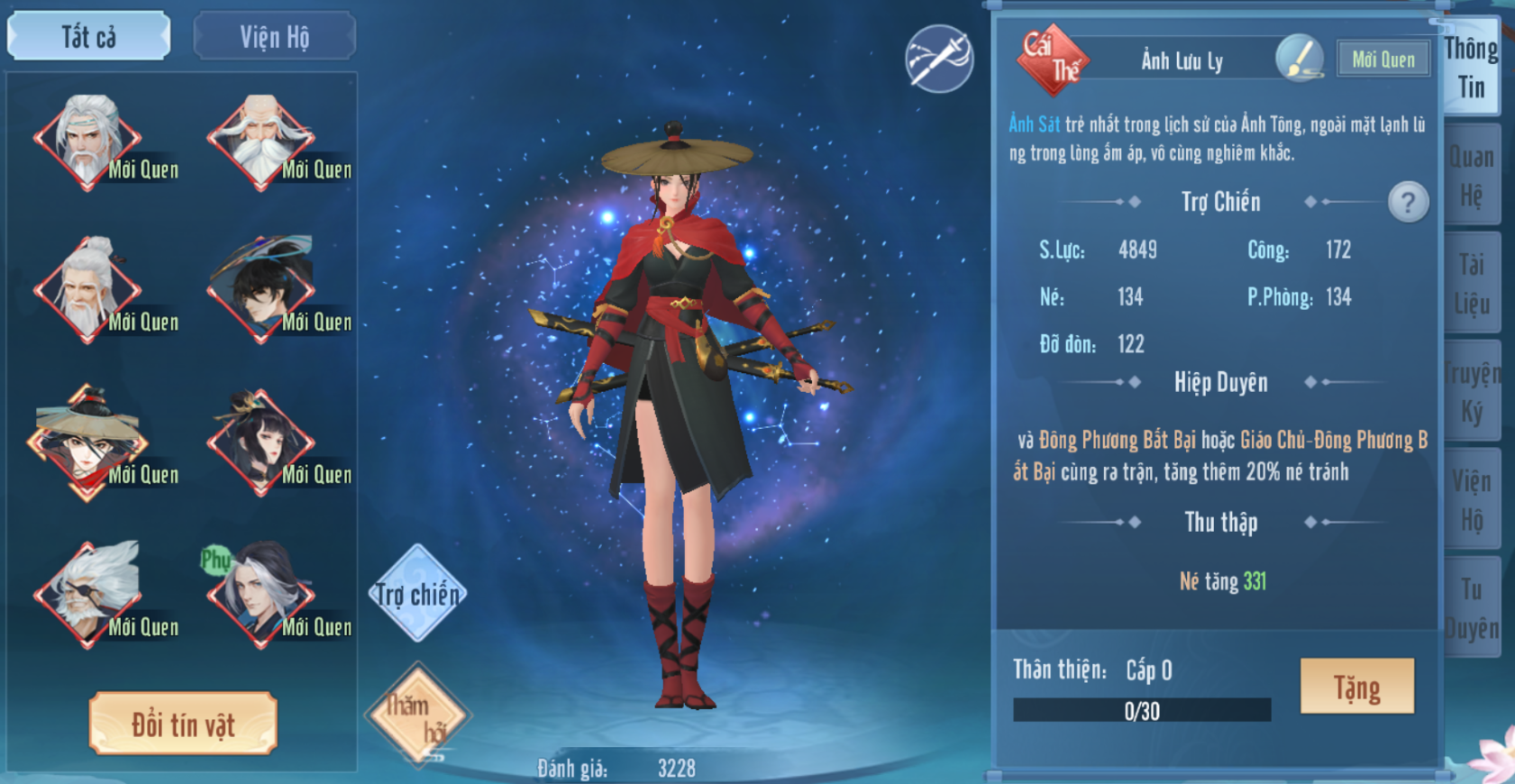
Task: Open the Trợ Chiến question mark help
Action: (1408, 202)
